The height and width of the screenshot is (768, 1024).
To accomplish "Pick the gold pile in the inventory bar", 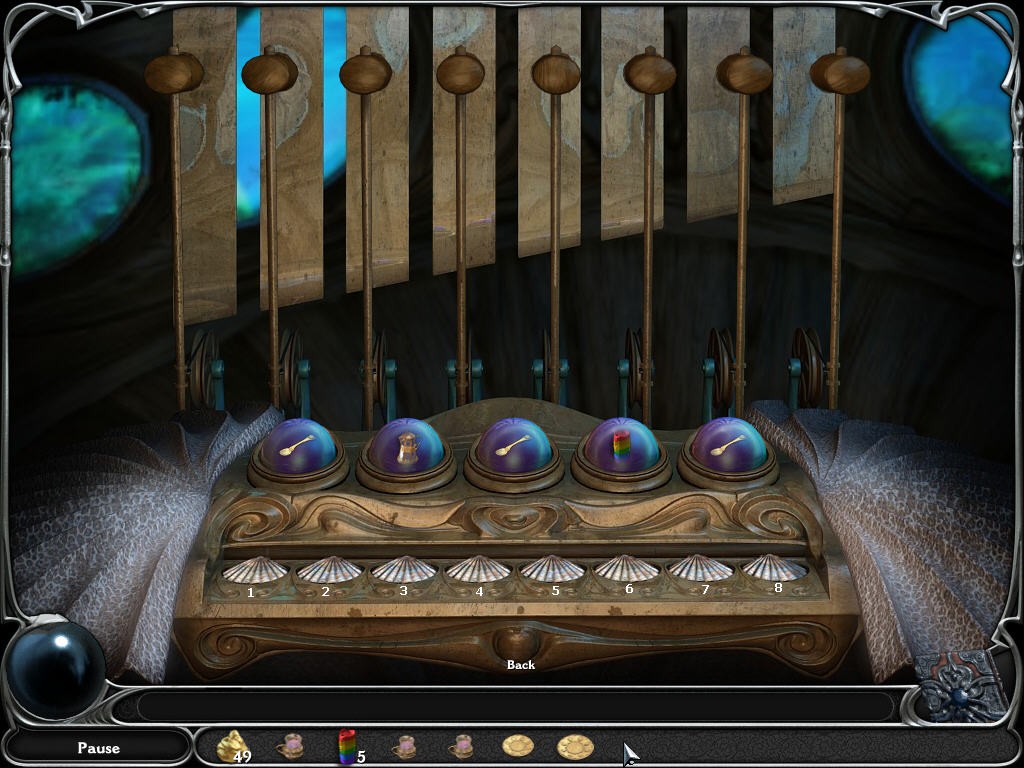I will coord(231,745).
